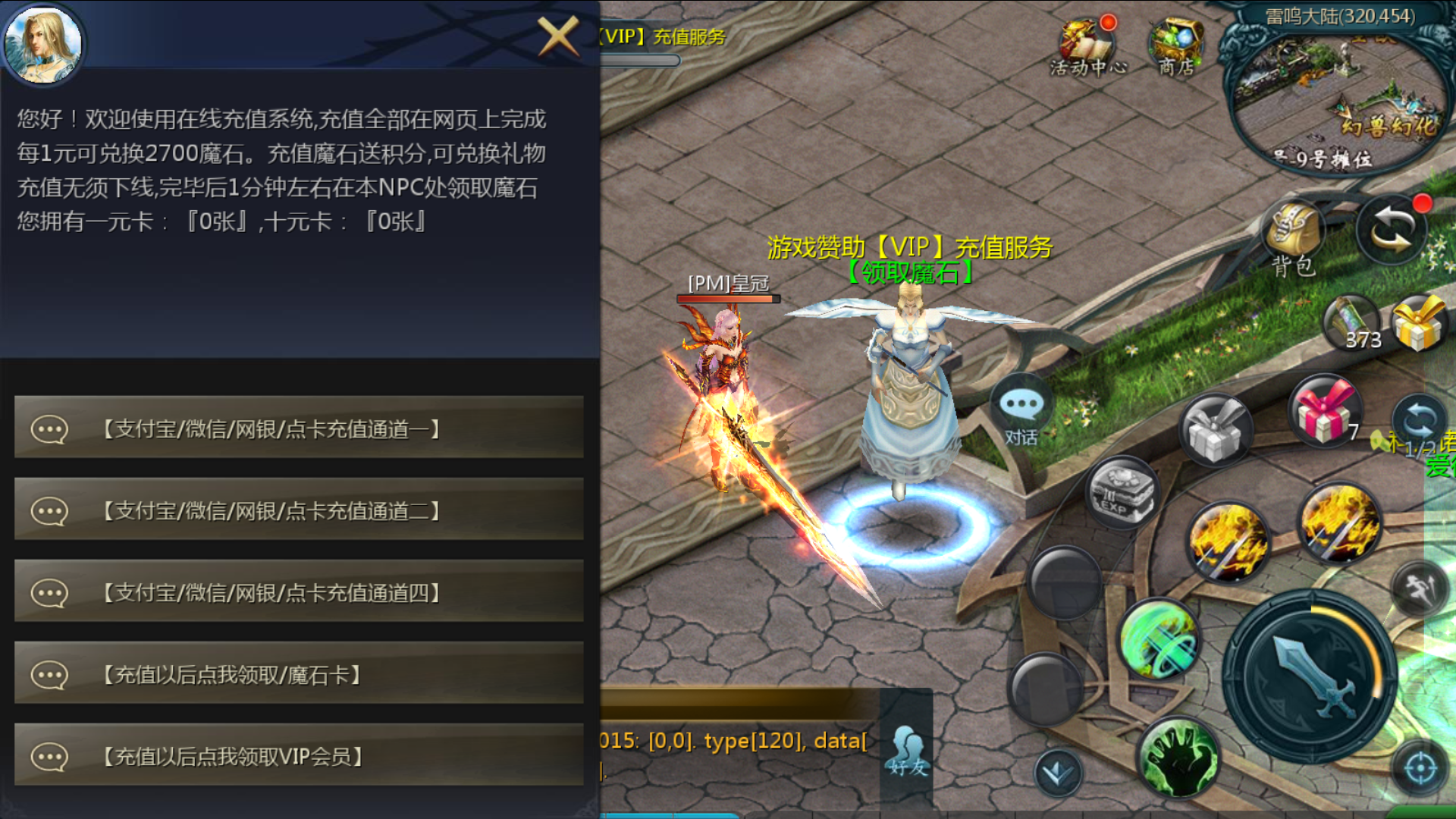Viewport: 1456px width, 819px height.
Task: Pick recharge channel four (充值通道四)
Action: point(299,592)
